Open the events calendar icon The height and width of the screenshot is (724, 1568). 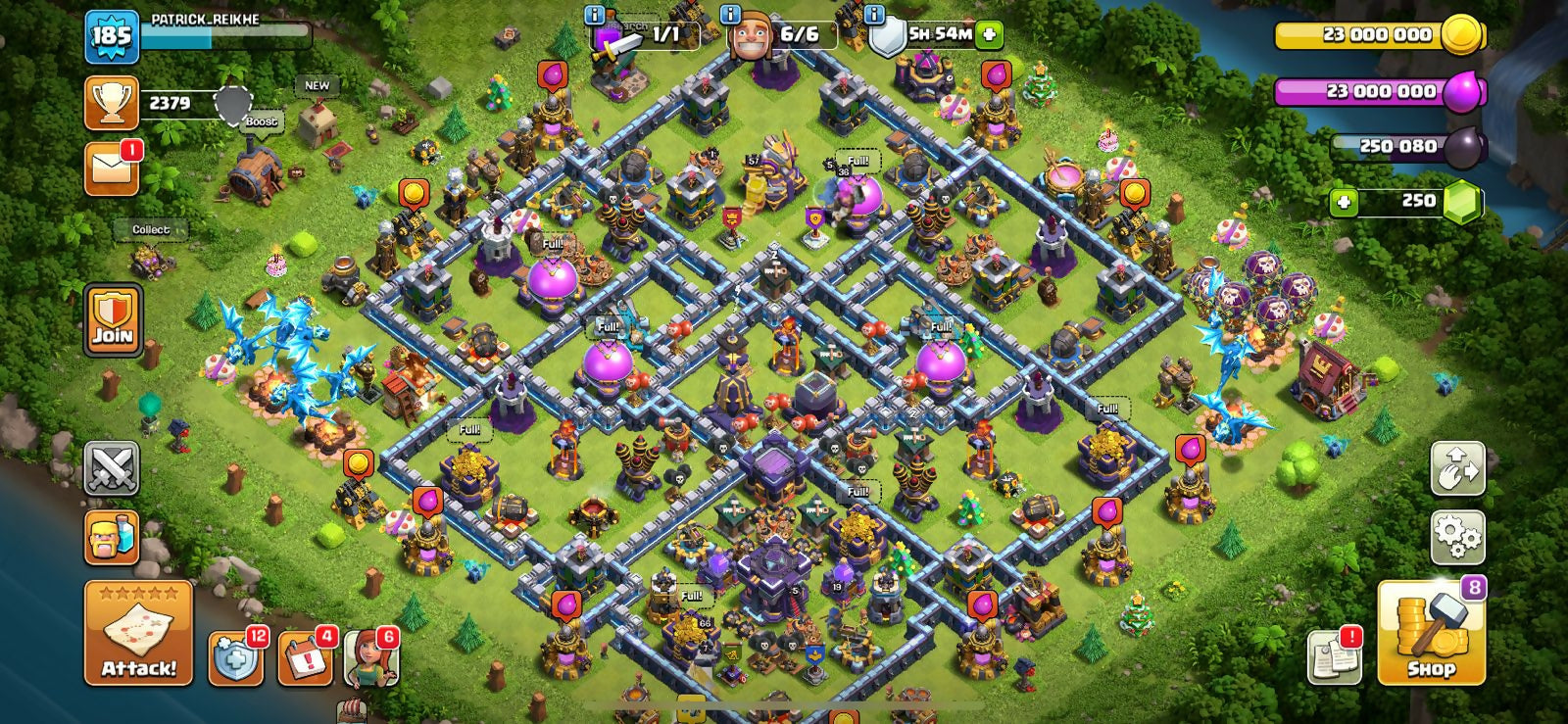tap(305, 658)
